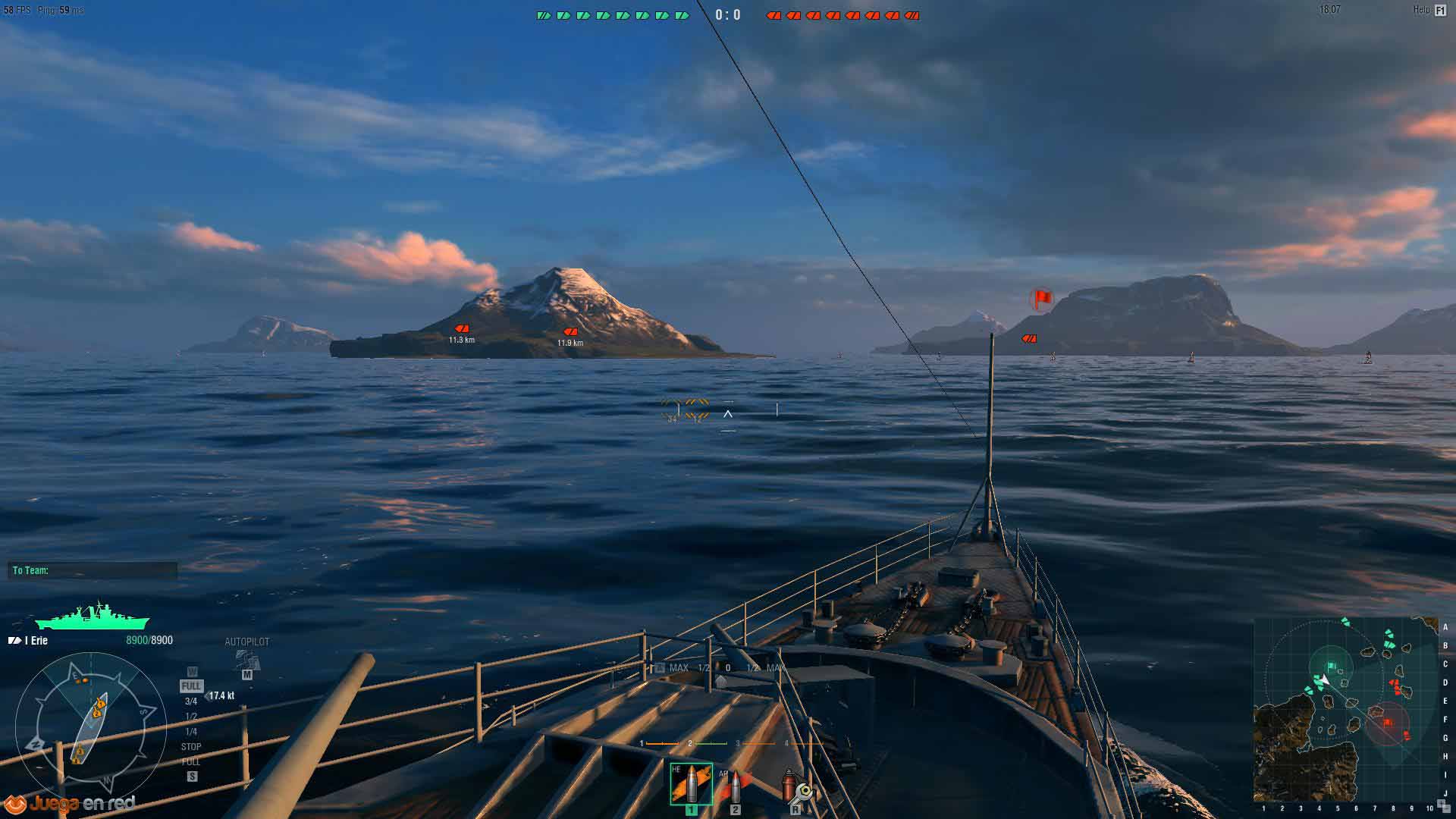Set engine throttle to 1/4
Screen dimensions: 1456x819
pos(191,732)
